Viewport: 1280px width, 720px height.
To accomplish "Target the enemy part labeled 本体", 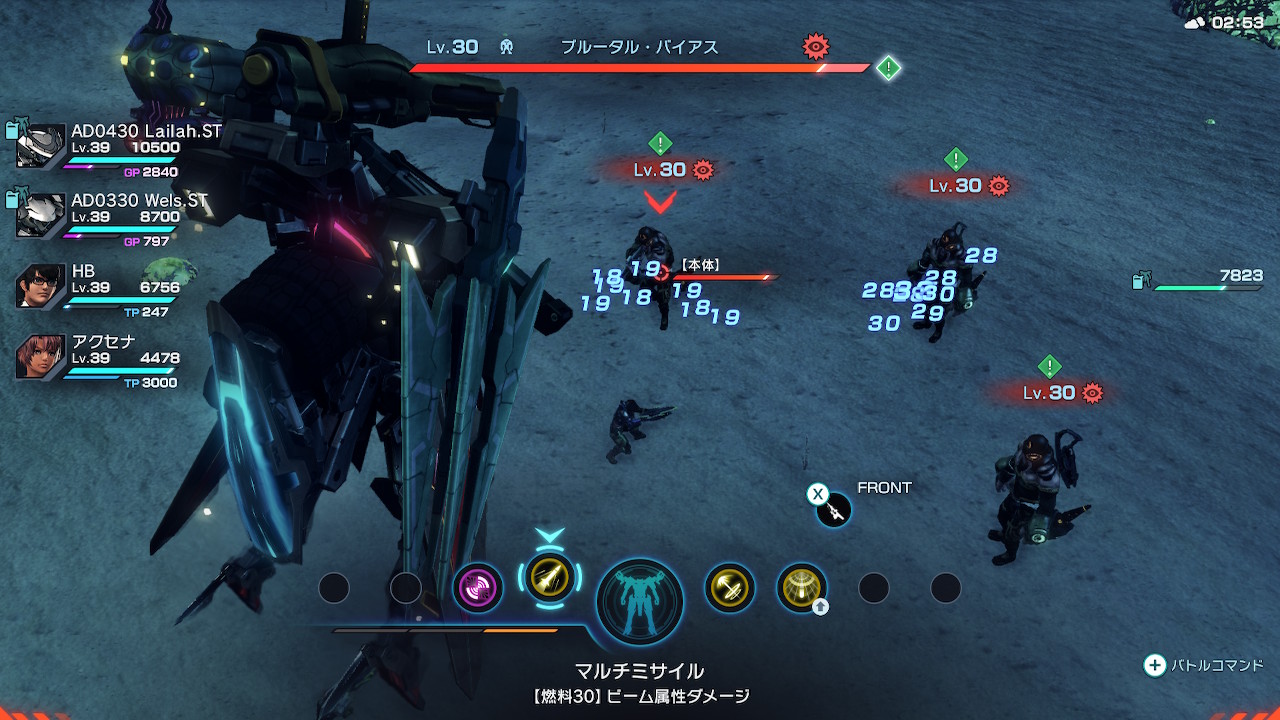I will [700, 266].
